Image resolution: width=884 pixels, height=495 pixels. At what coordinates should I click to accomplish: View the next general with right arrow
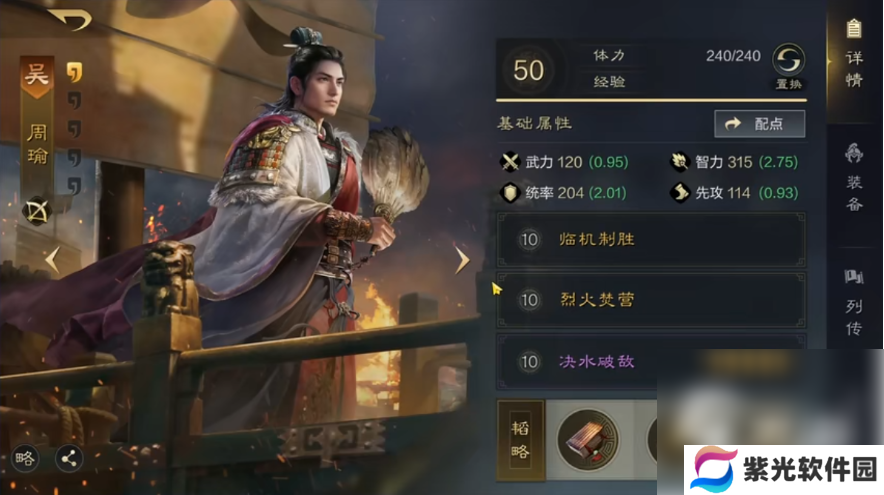click(462, 260)
